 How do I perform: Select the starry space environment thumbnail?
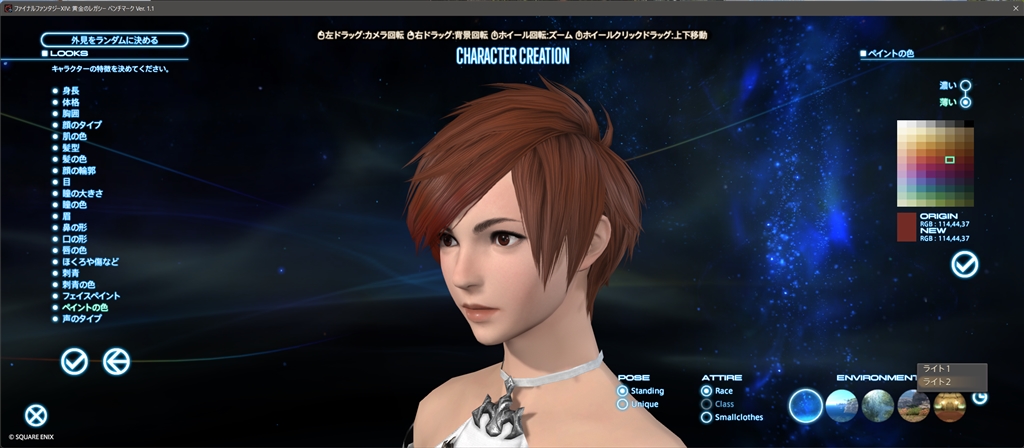coord(806,404)
